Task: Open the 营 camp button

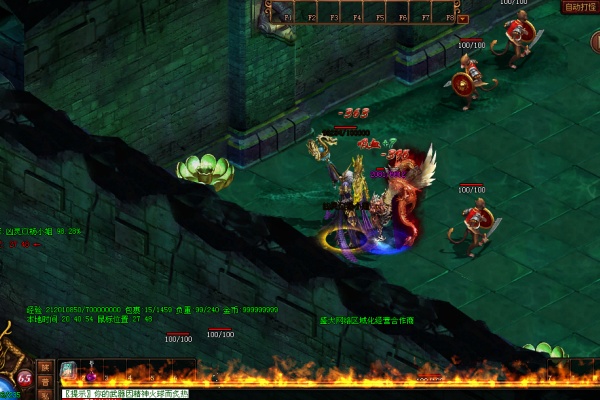Action: tap(44, 382)
